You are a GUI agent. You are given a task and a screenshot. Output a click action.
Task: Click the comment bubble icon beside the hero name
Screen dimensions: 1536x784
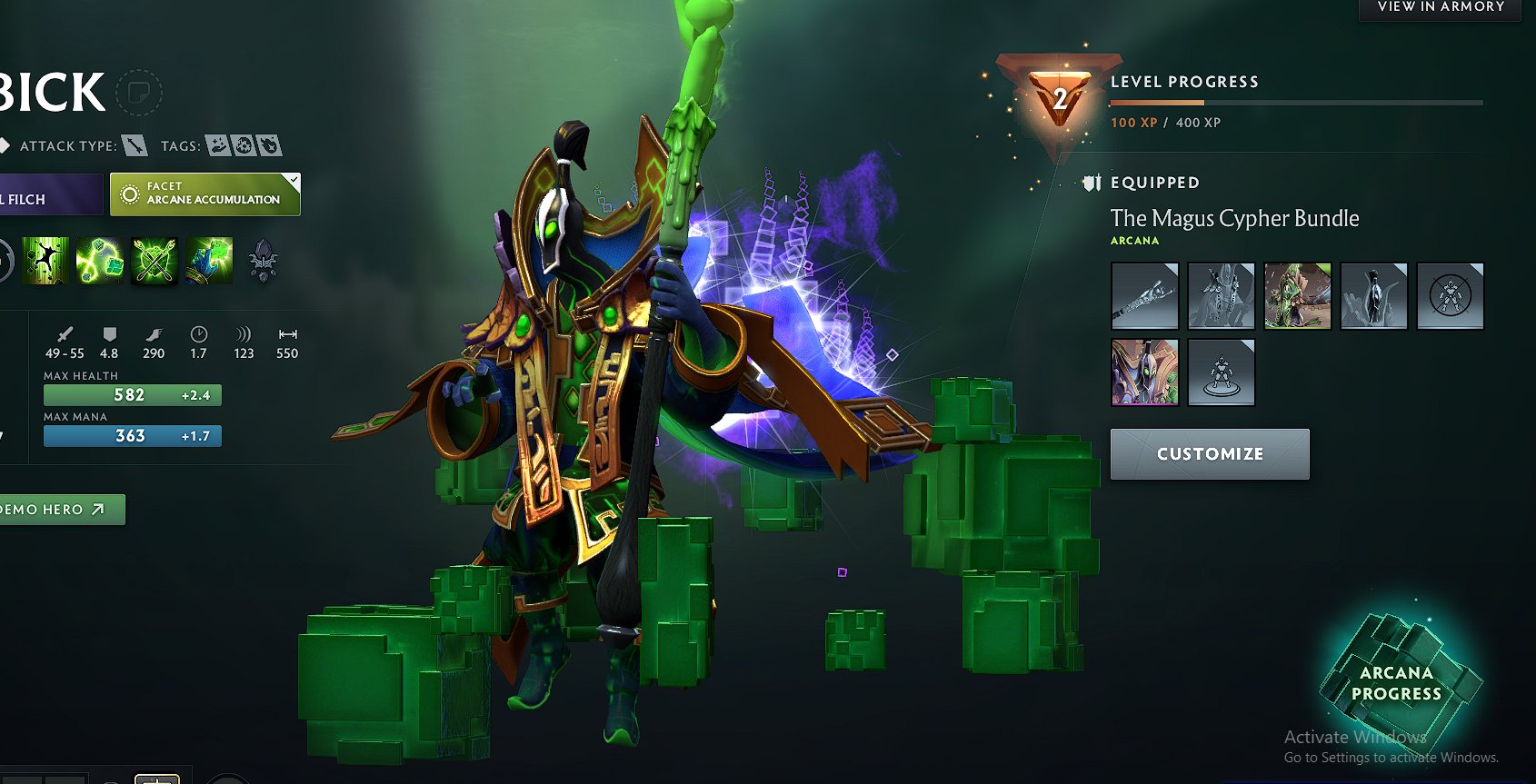138,93
